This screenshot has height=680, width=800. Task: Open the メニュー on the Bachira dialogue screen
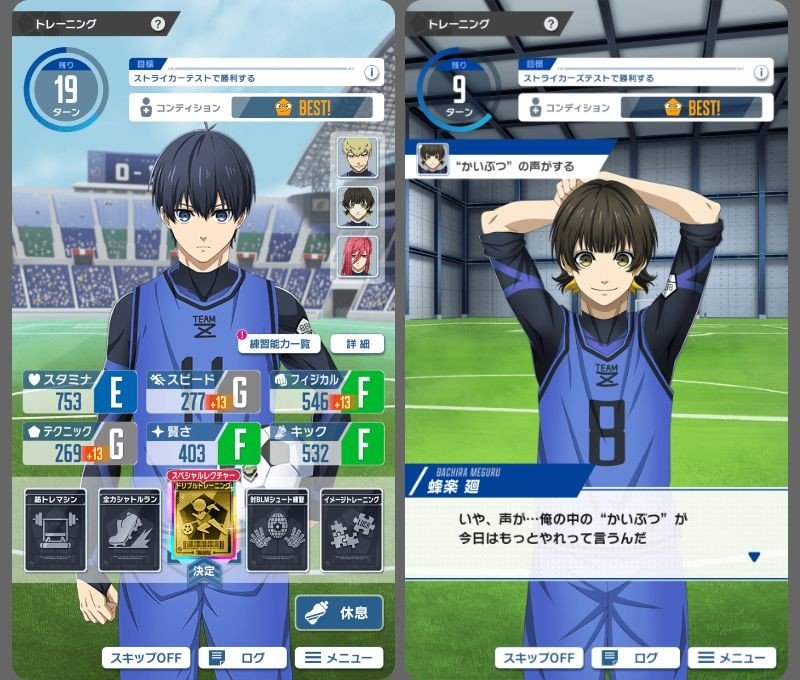point(731,657)
